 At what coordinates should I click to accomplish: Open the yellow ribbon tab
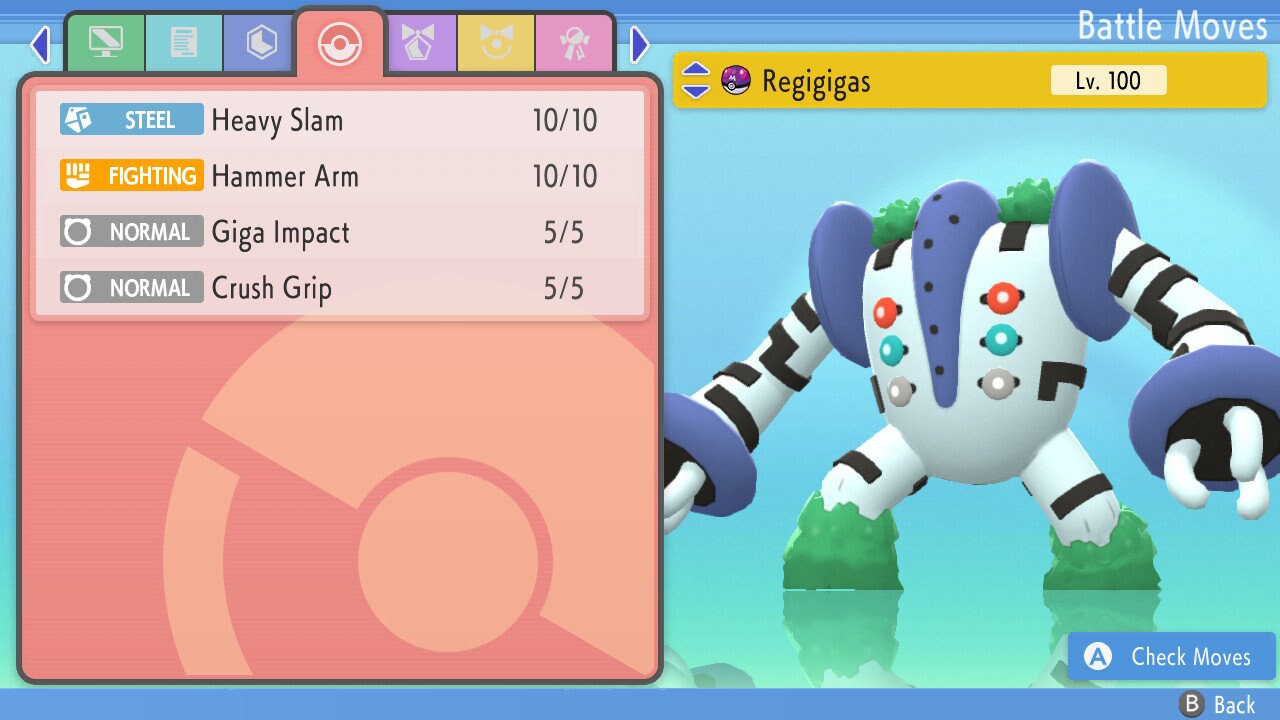click(496, 43)
